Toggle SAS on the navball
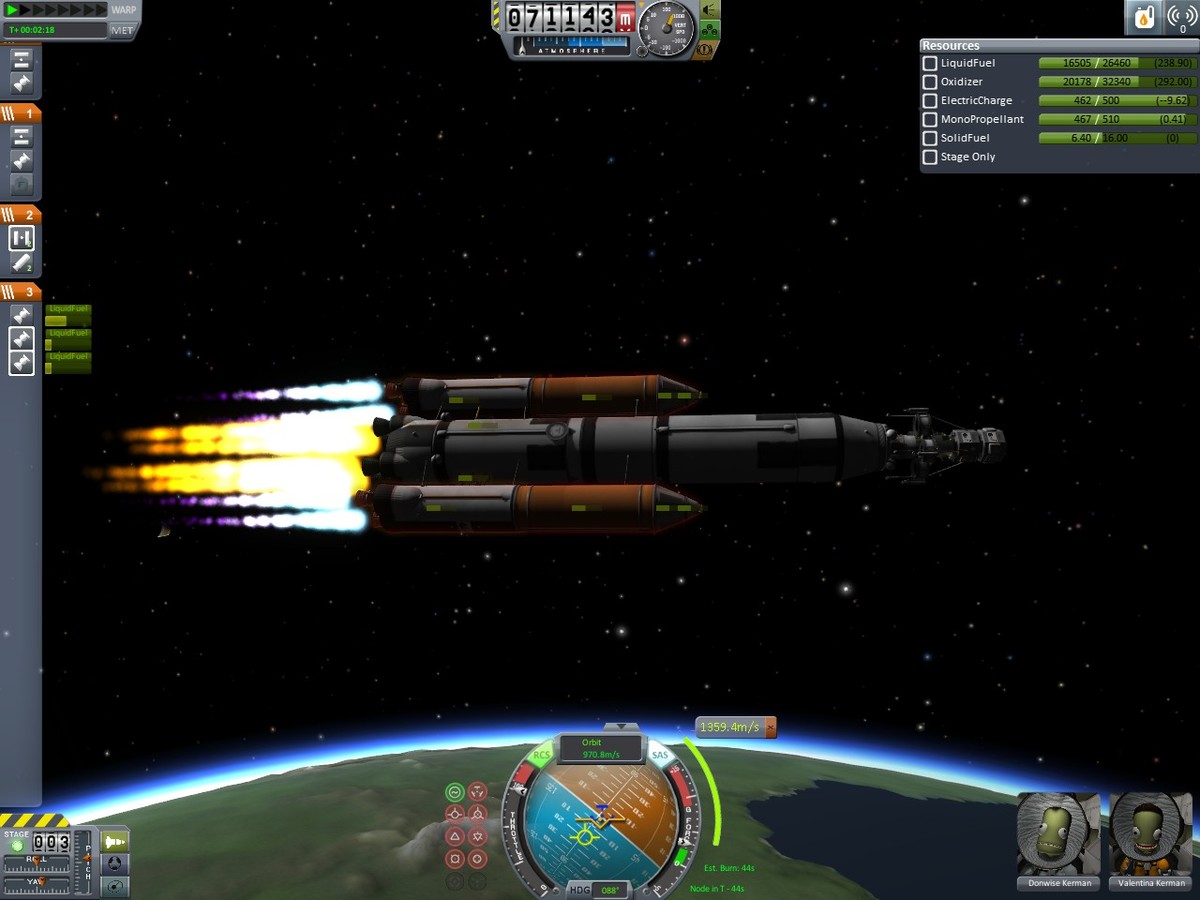This screenshot has width=1200, height=900. click(x=660, y=756)
